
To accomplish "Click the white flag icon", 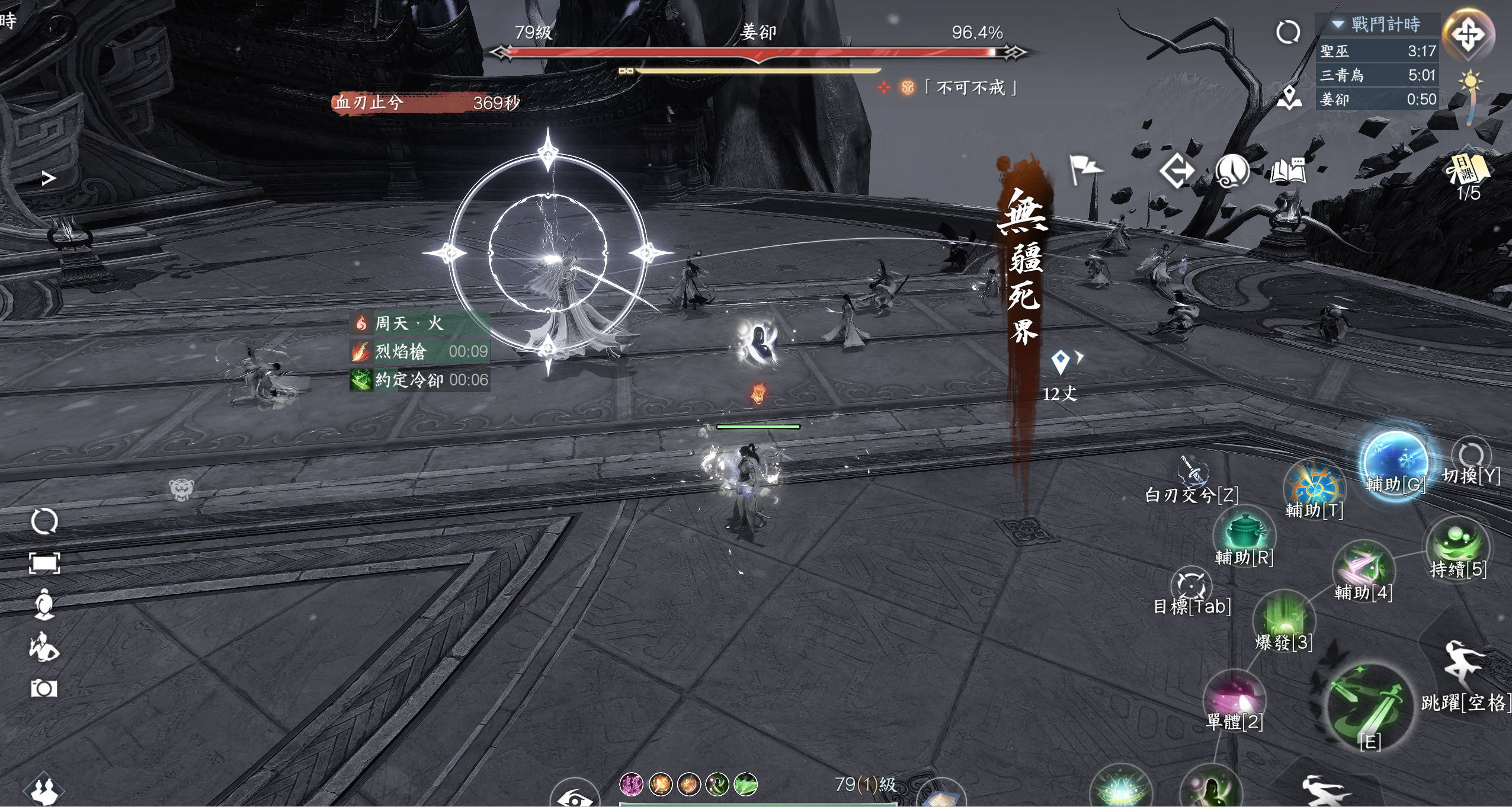I will pyautogui.click(x=1085, y=169).
